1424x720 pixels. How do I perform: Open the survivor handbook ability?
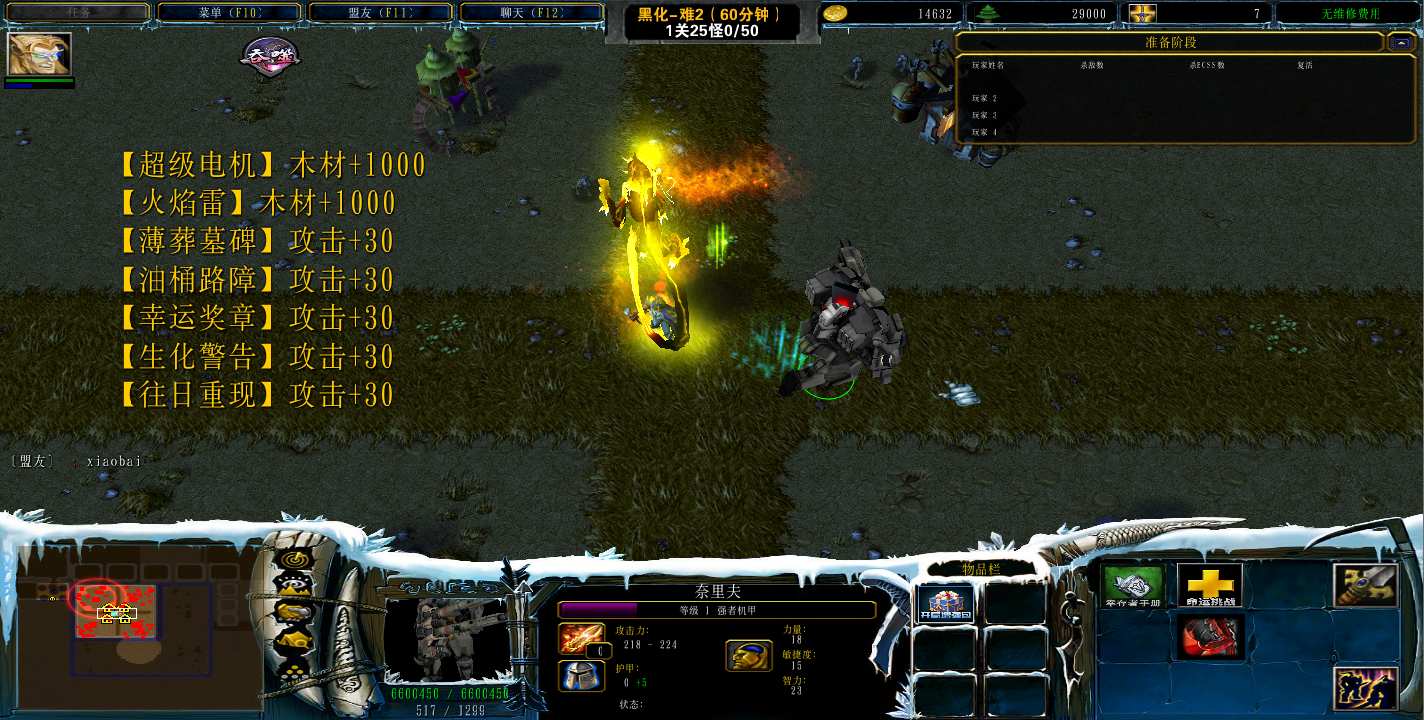(1133, 585)
